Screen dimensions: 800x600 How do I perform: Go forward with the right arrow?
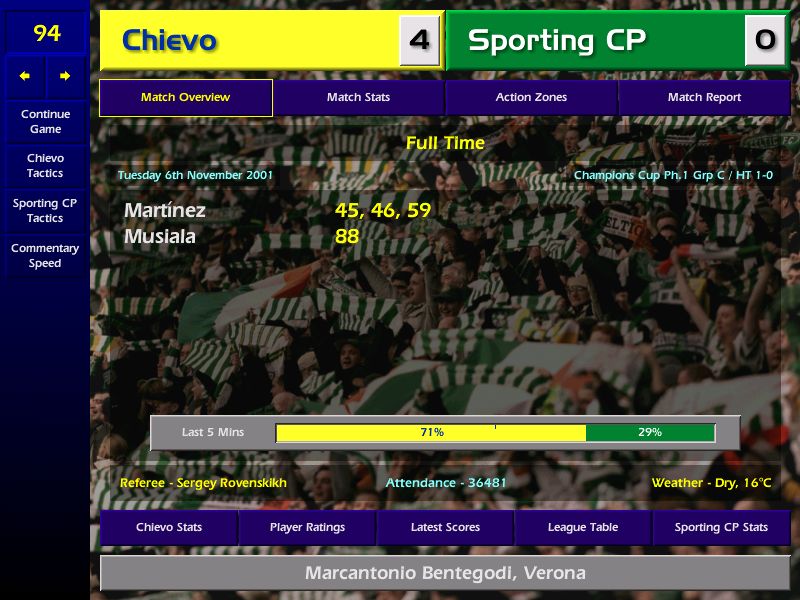66,76
